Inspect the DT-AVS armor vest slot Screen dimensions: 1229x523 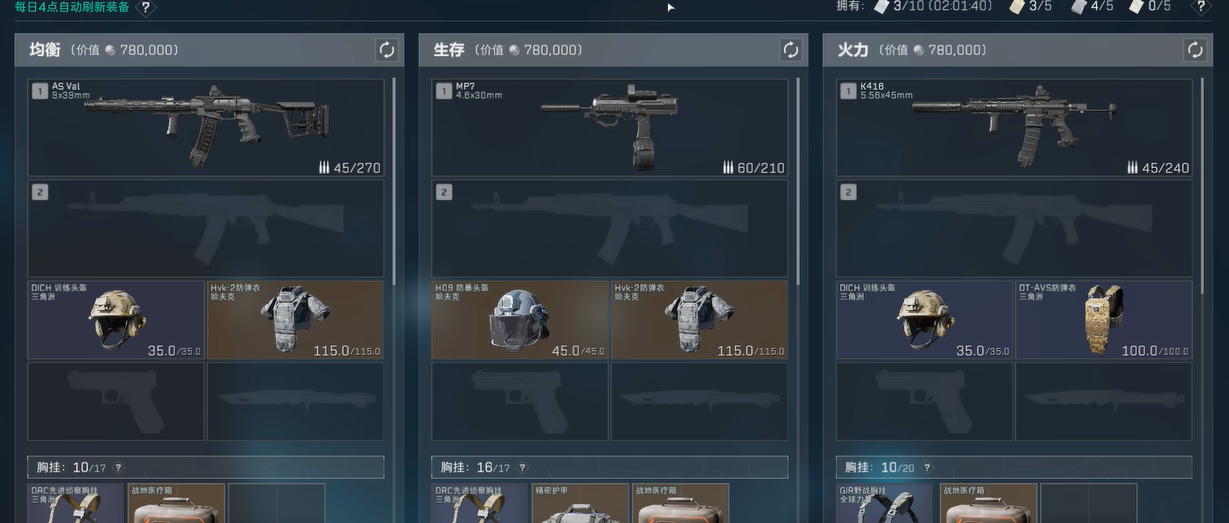[x=1103, y=319]
